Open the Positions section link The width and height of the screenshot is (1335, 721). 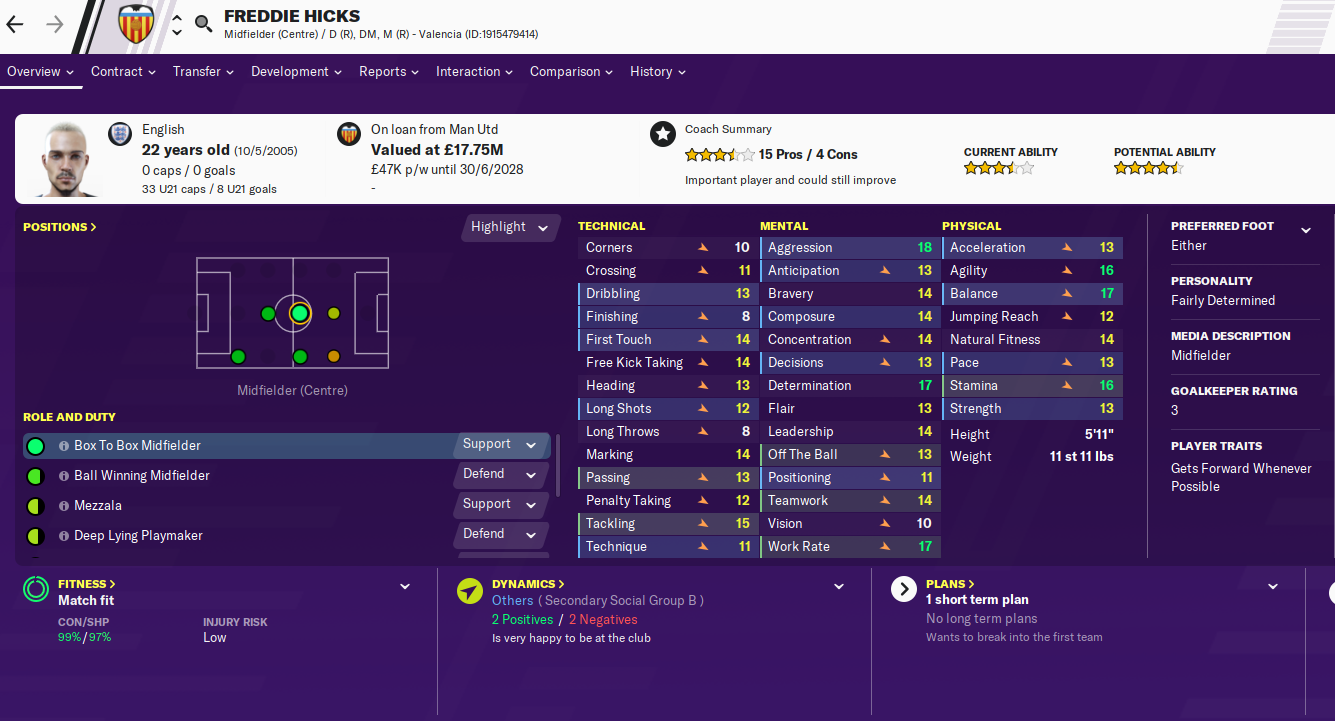pos(60,227)
